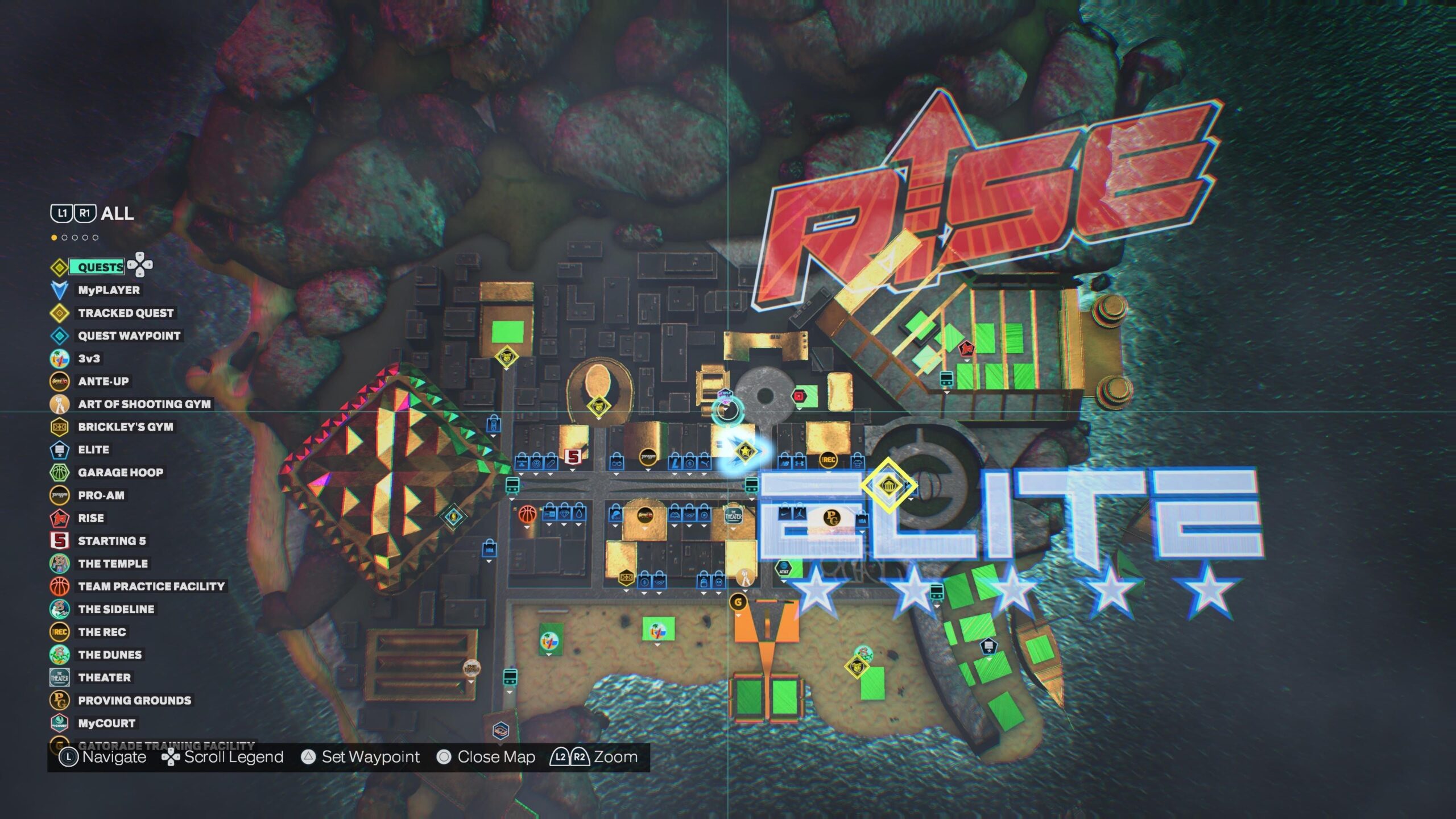Select TRACKED QUEST legend entry

(x=125, y=313)
